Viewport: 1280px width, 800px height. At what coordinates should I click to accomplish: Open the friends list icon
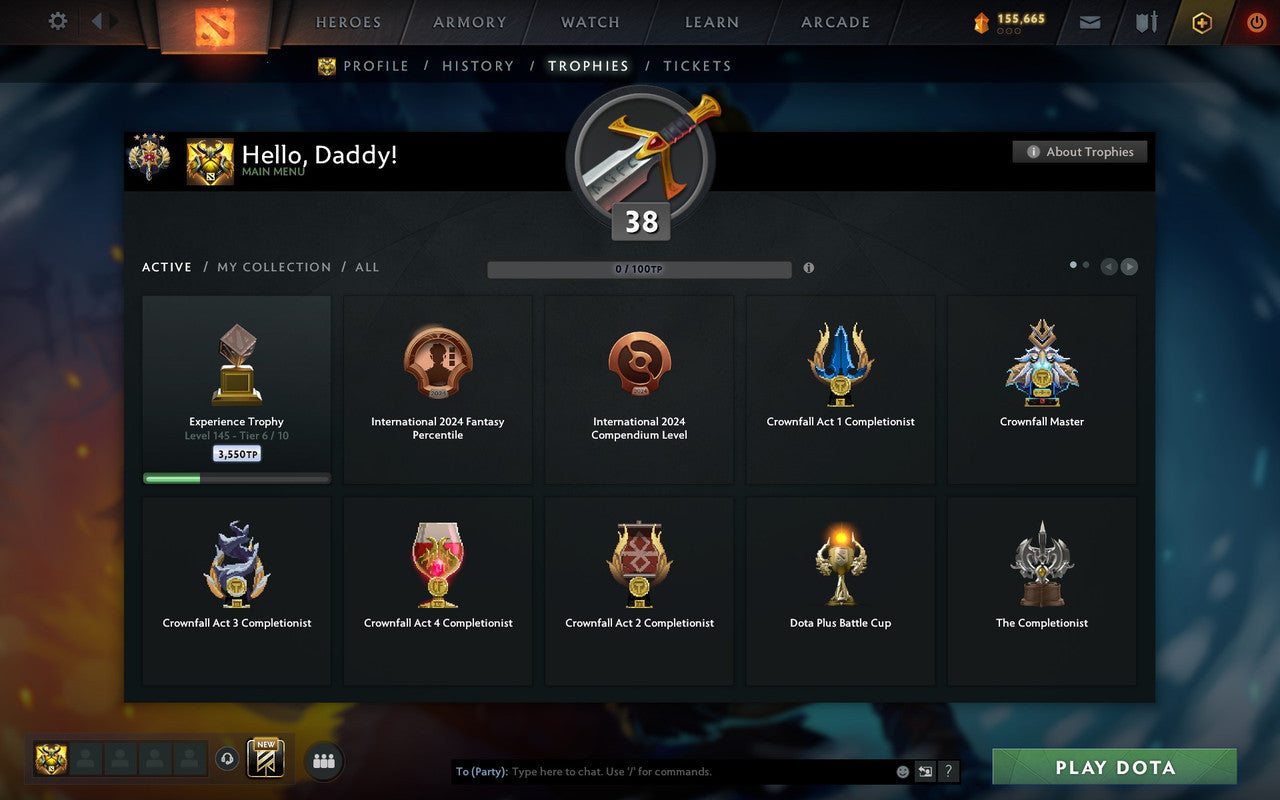point(322,760)
